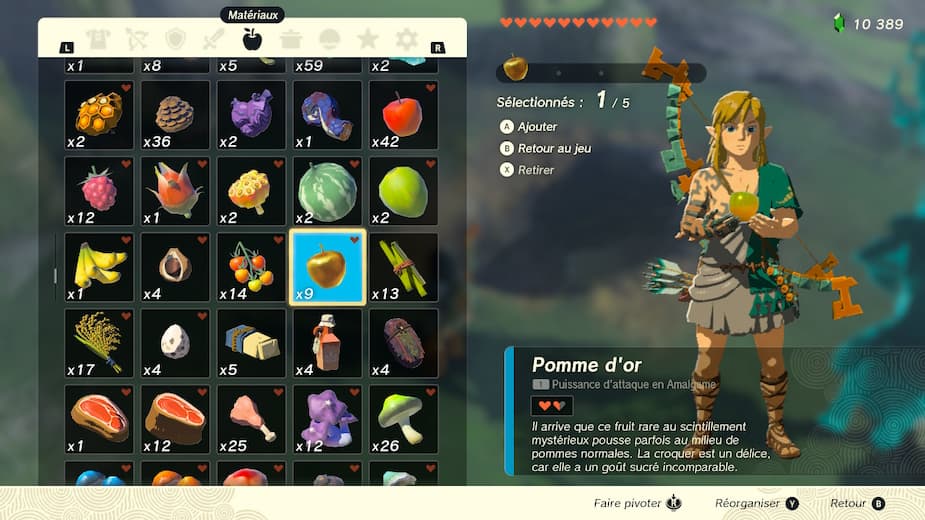Select the honeycomb slot
This screenshot has width=925, height=520.
coord(99,114)
